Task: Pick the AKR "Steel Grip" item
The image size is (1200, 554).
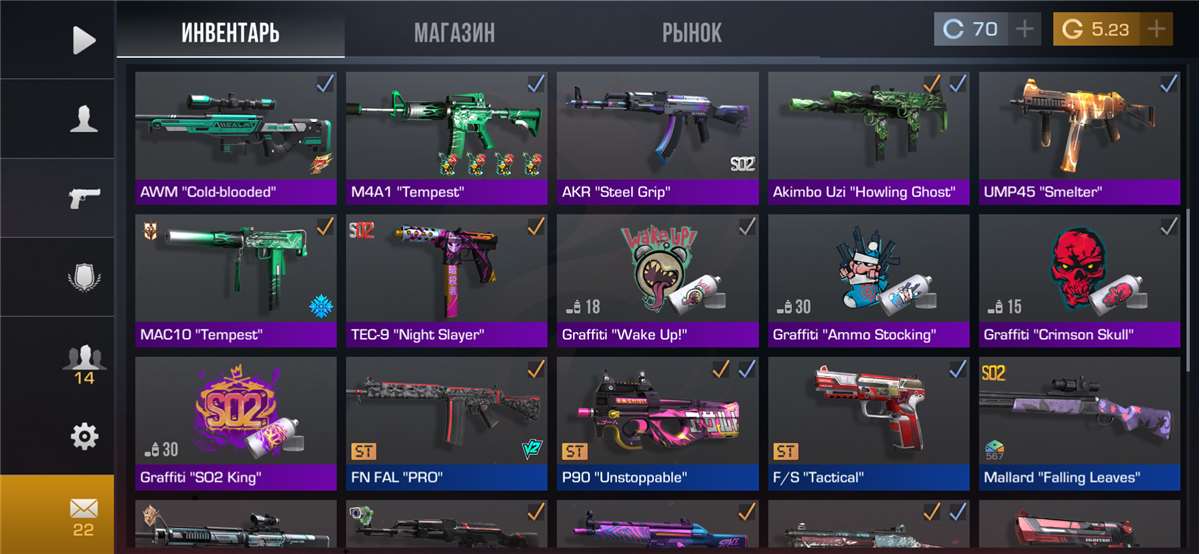Action: [x=658, y=130]
